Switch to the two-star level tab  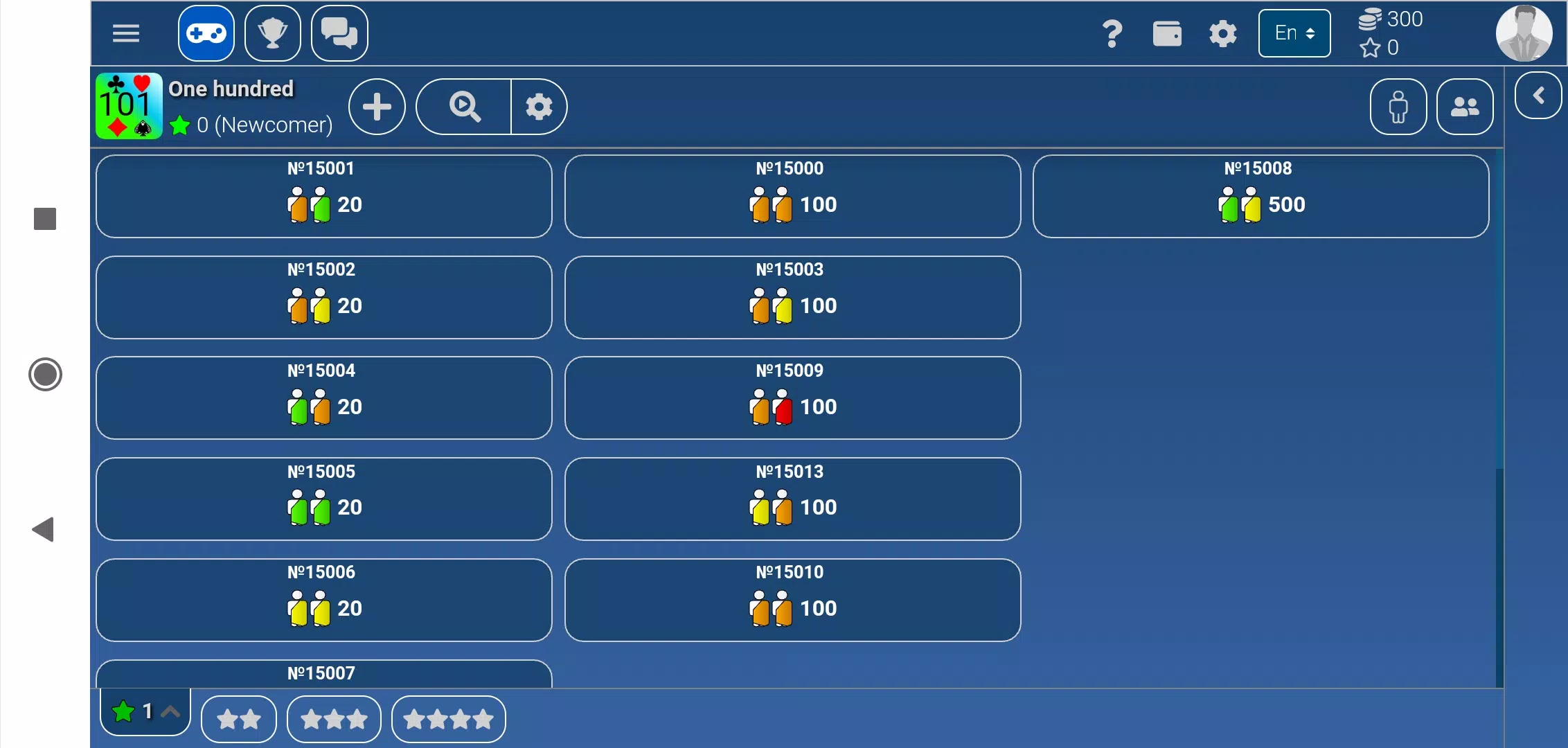click(x=239, y=720)
